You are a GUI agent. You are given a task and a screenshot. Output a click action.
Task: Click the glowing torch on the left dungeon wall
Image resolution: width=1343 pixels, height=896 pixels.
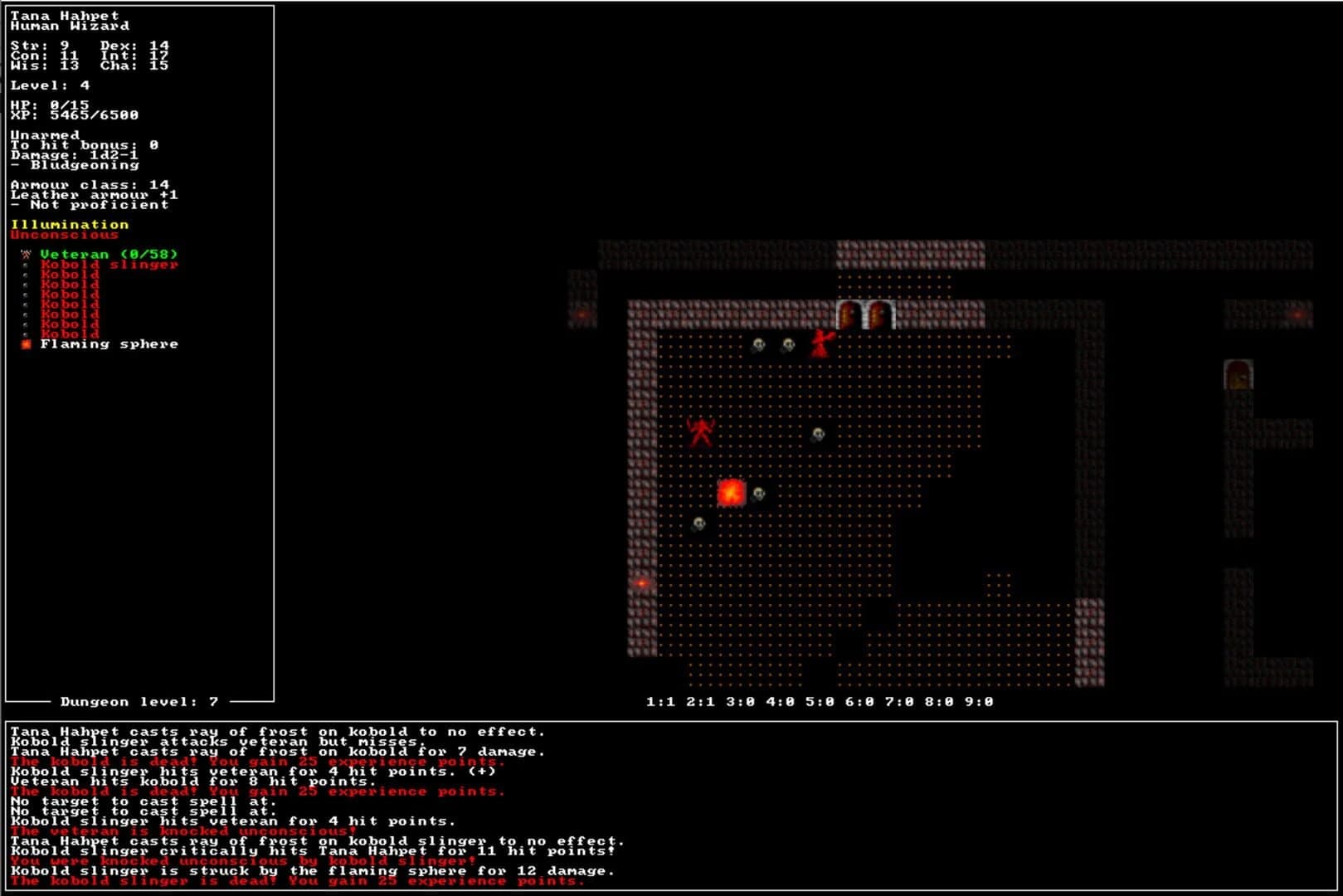point(640,582)
